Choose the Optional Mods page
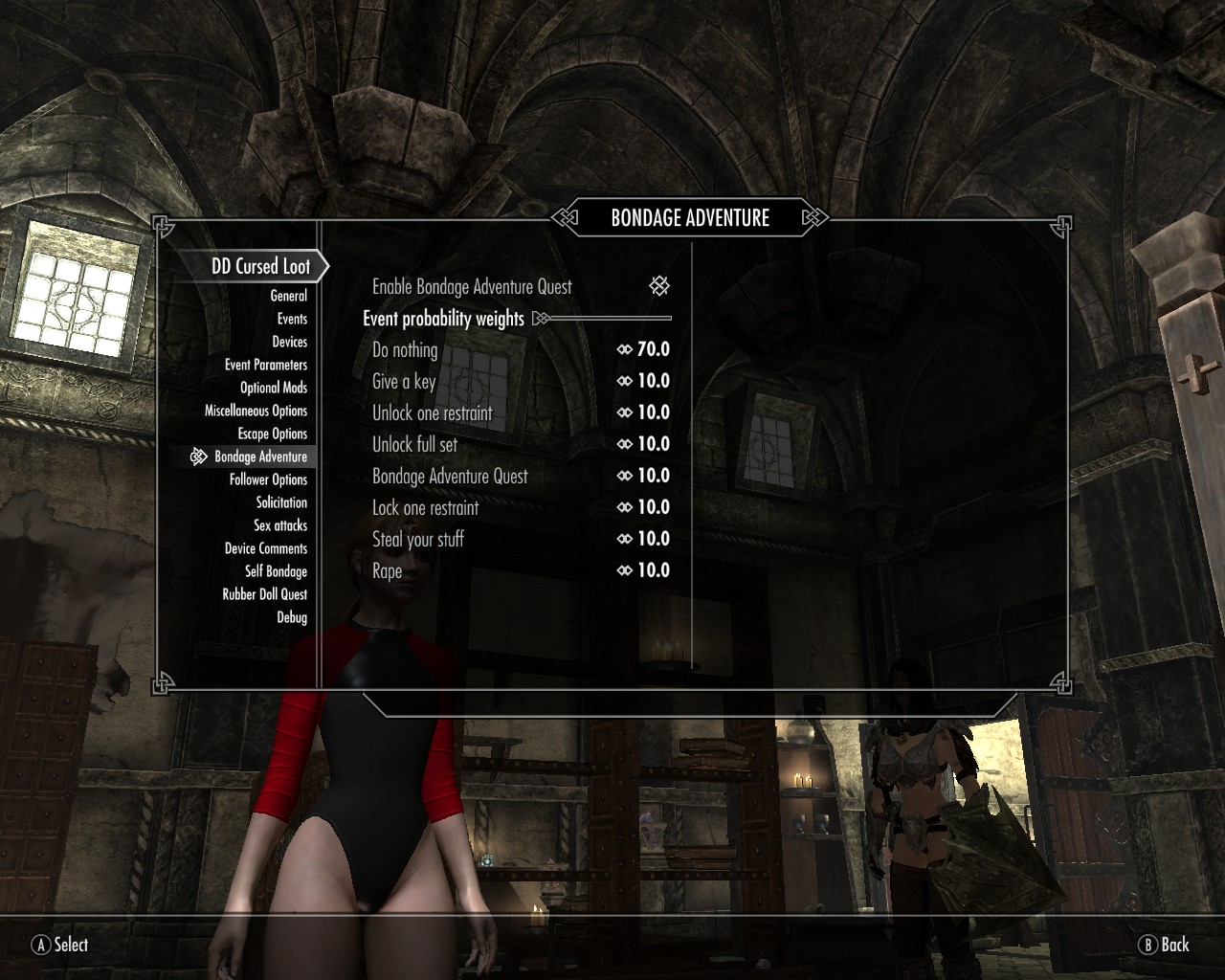This screenshot has width=1225, height=980. [x=274, y=388]
